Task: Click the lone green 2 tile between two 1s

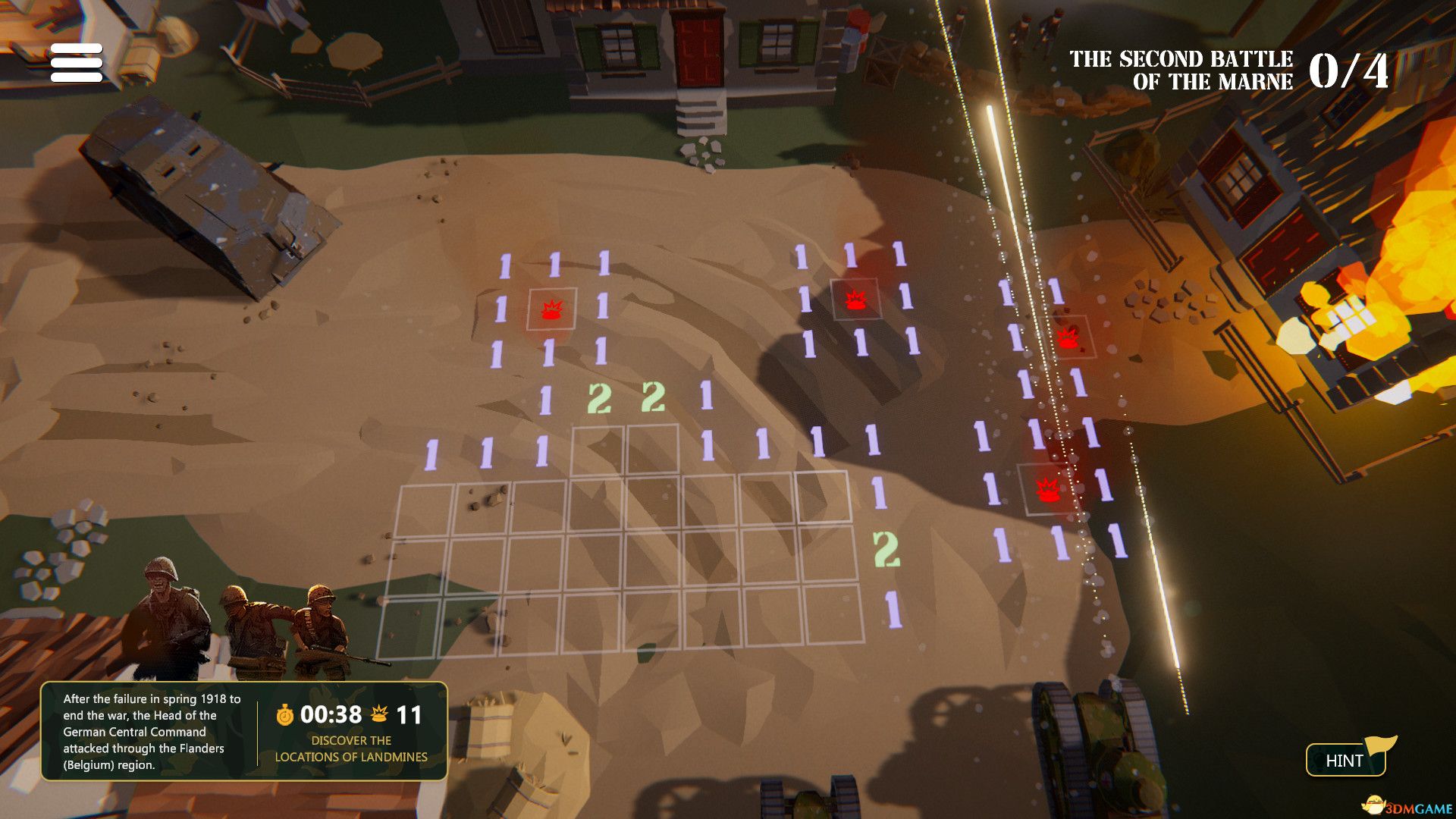Action: coord(885,548)
